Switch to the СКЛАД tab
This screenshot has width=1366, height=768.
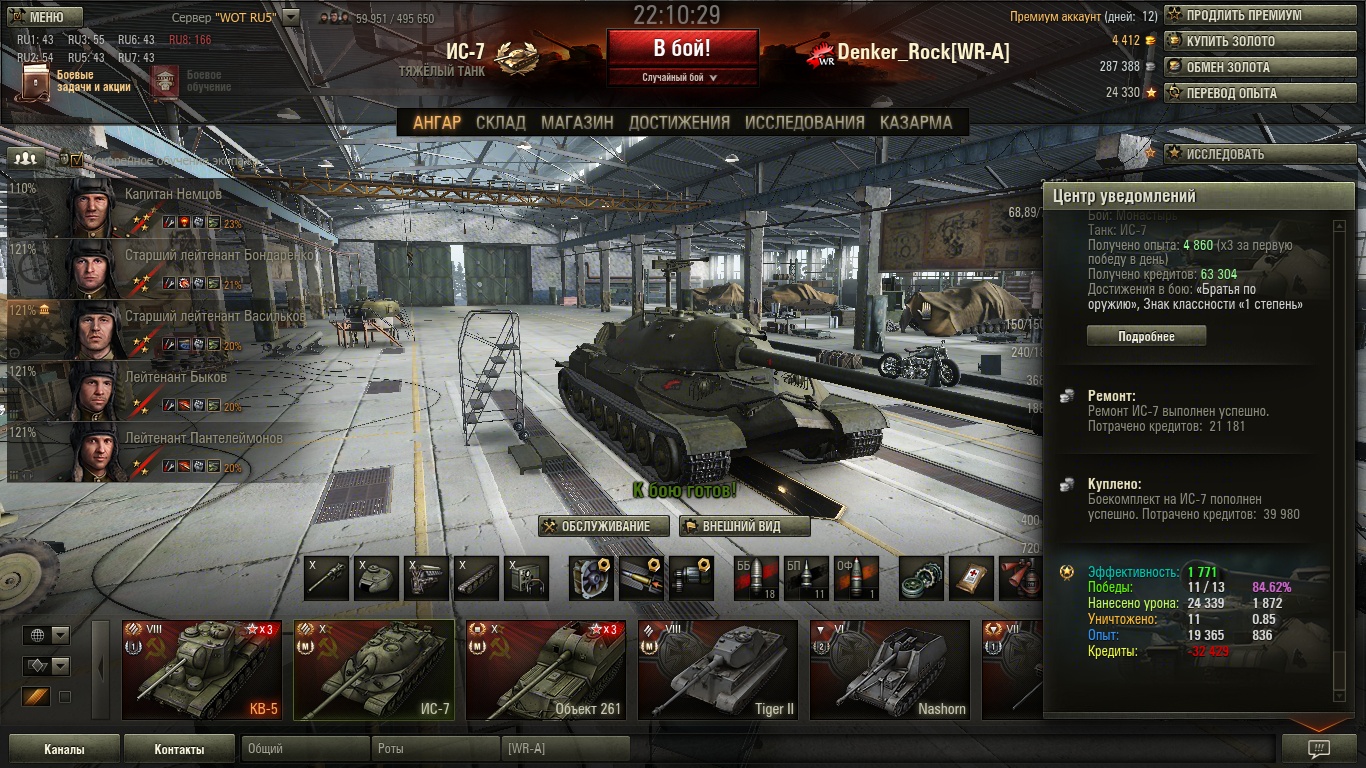click(x=500, y=122)
